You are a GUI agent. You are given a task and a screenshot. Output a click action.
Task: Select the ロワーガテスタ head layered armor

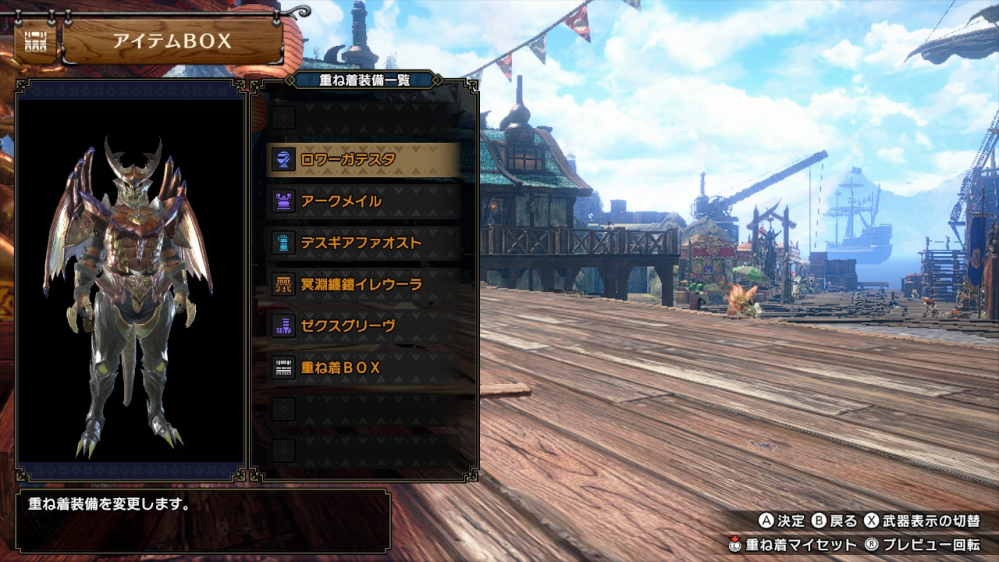click(x=364, y=159)
